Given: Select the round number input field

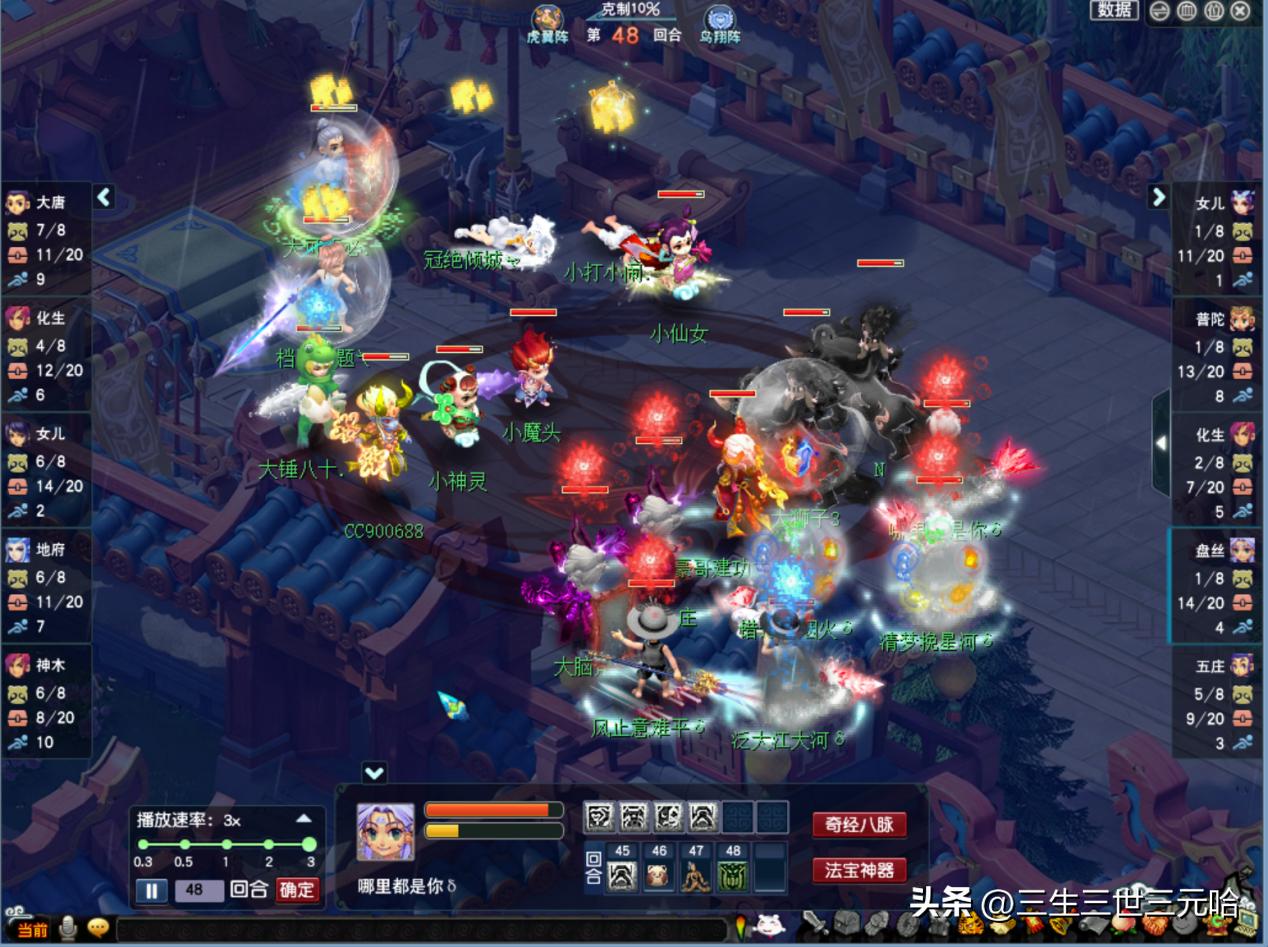Looking at the screenshot, I should click(x=195, y=890).
